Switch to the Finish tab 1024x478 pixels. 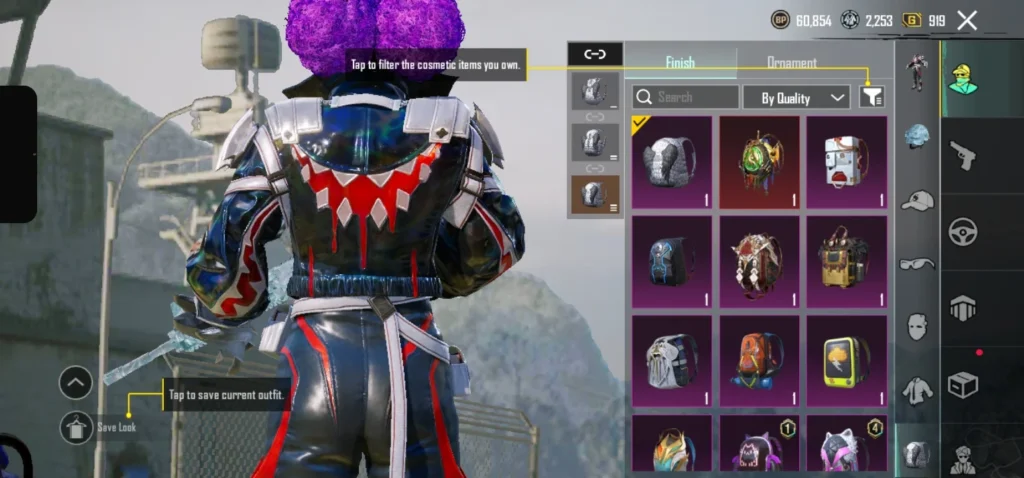tap(680, 62)
